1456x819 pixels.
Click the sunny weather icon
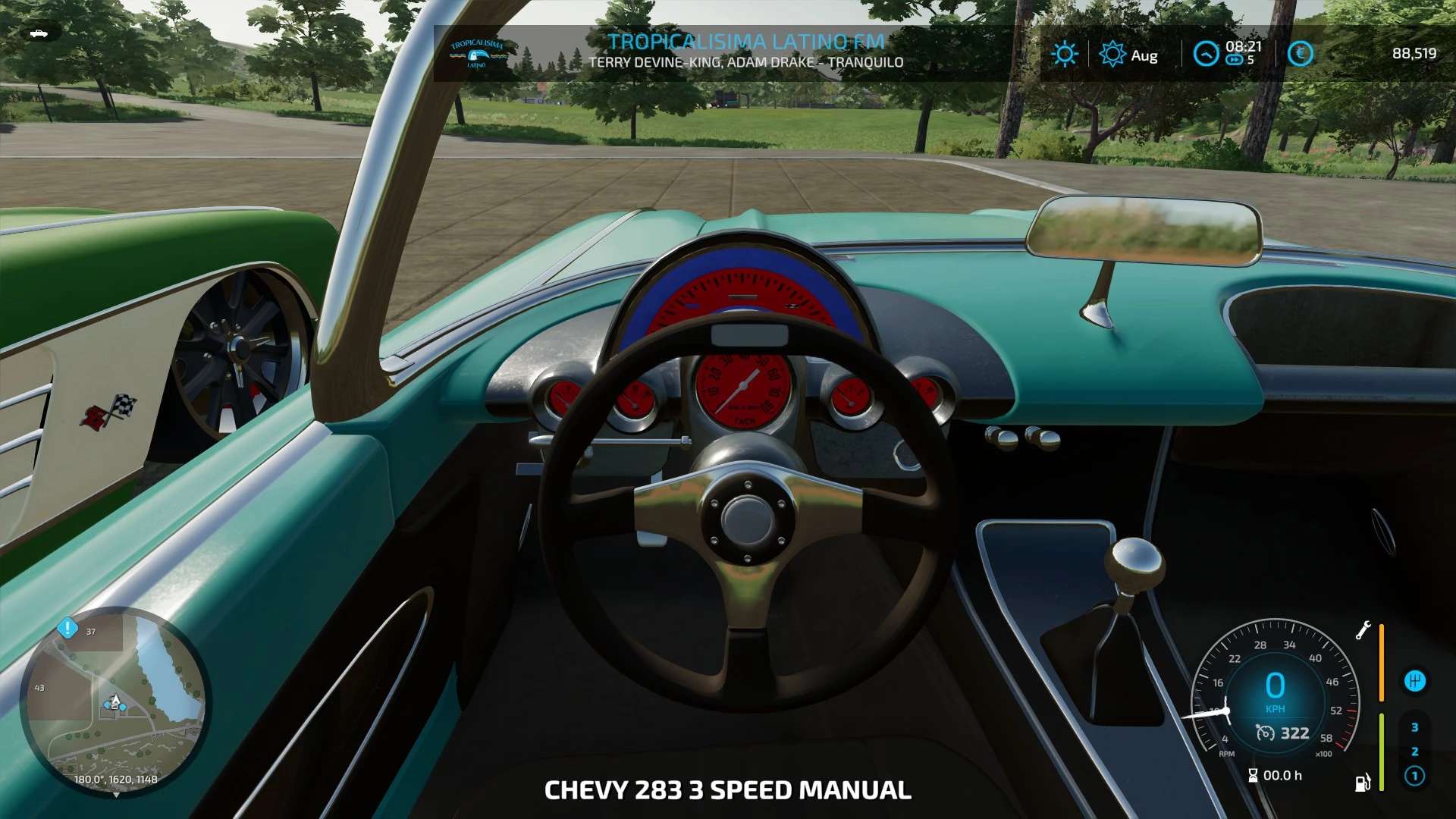click(1065, 54)
